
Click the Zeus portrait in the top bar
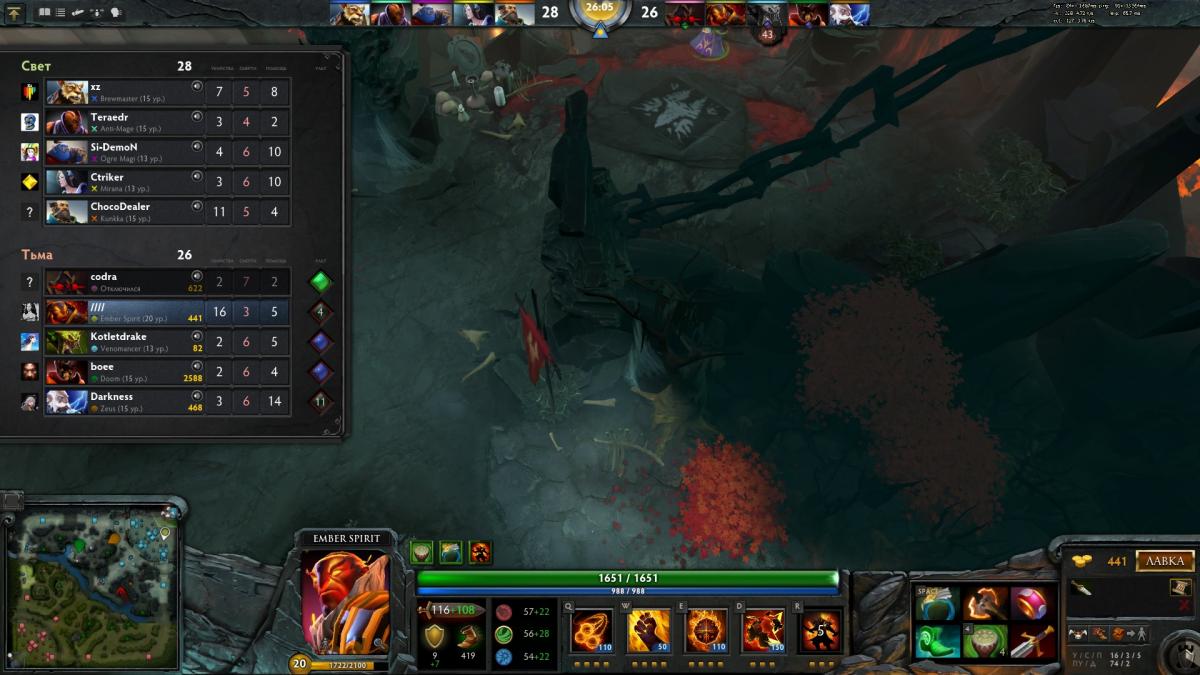click(849, 14)
